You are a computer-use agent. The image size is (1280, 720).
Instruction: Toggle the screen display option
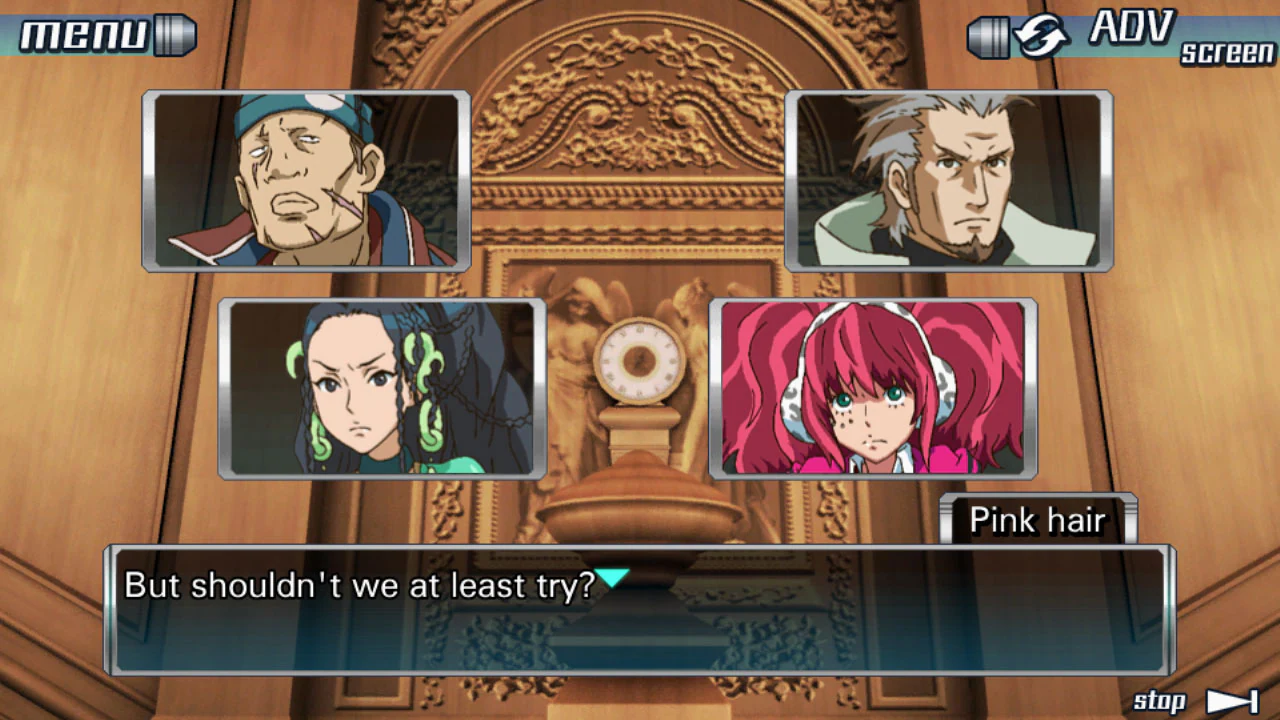click(1227, 54)
